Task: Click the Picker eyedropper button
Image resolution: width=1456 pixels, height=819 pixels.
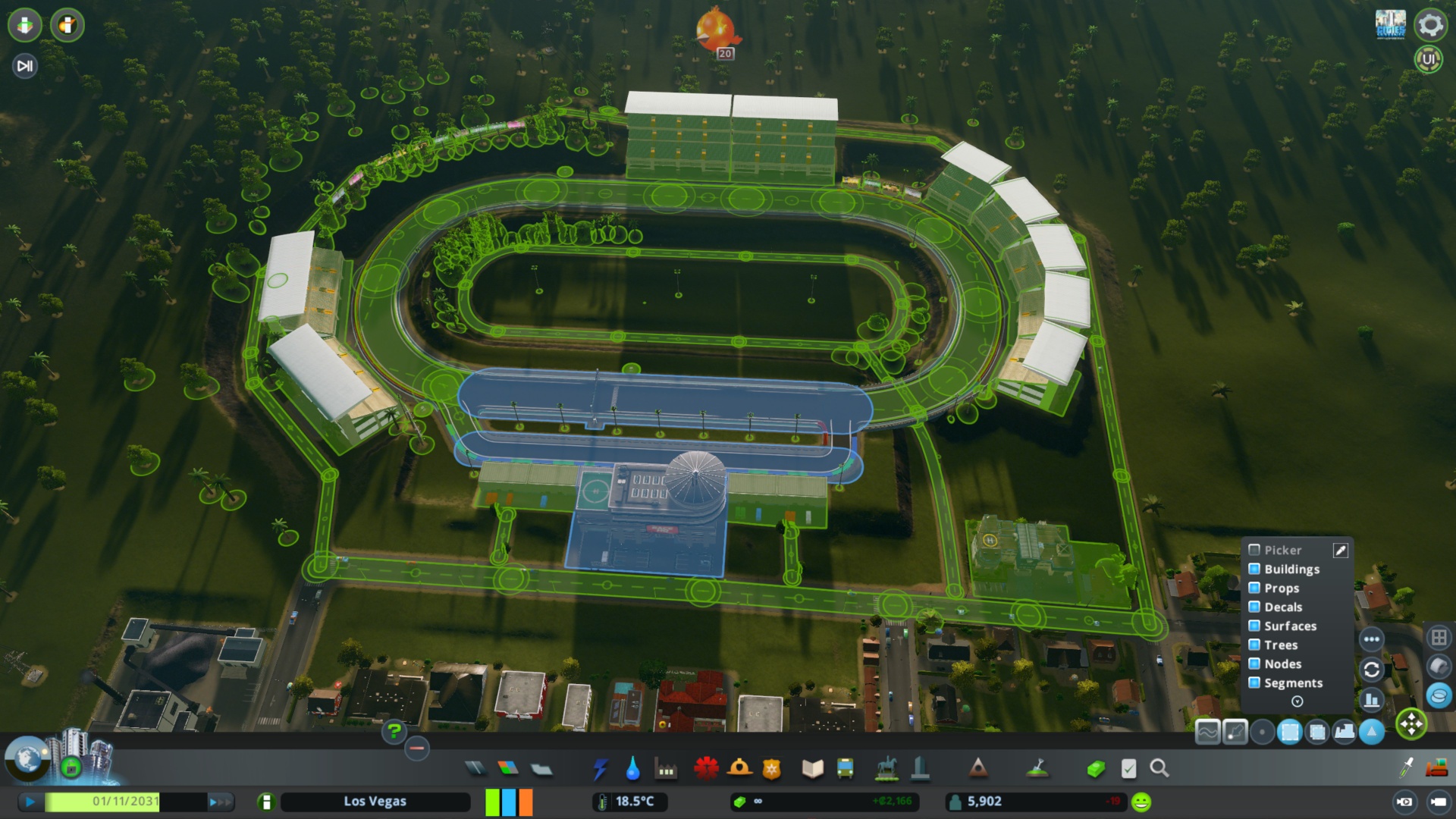Action: tap(1341, 551)
